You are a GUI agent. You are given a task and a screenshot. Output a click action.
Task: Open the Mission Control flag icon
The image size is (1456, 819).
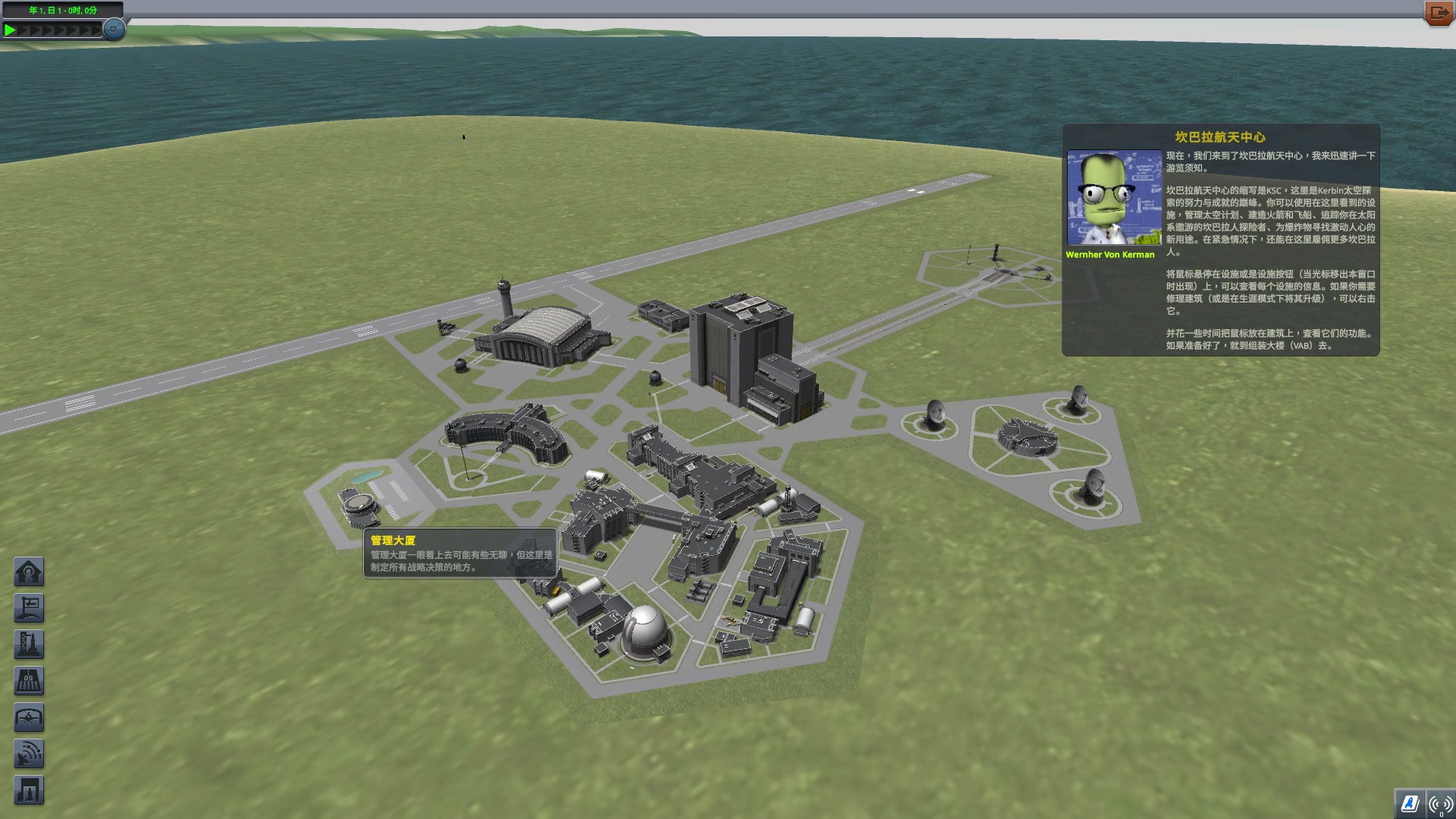[29, 607]
